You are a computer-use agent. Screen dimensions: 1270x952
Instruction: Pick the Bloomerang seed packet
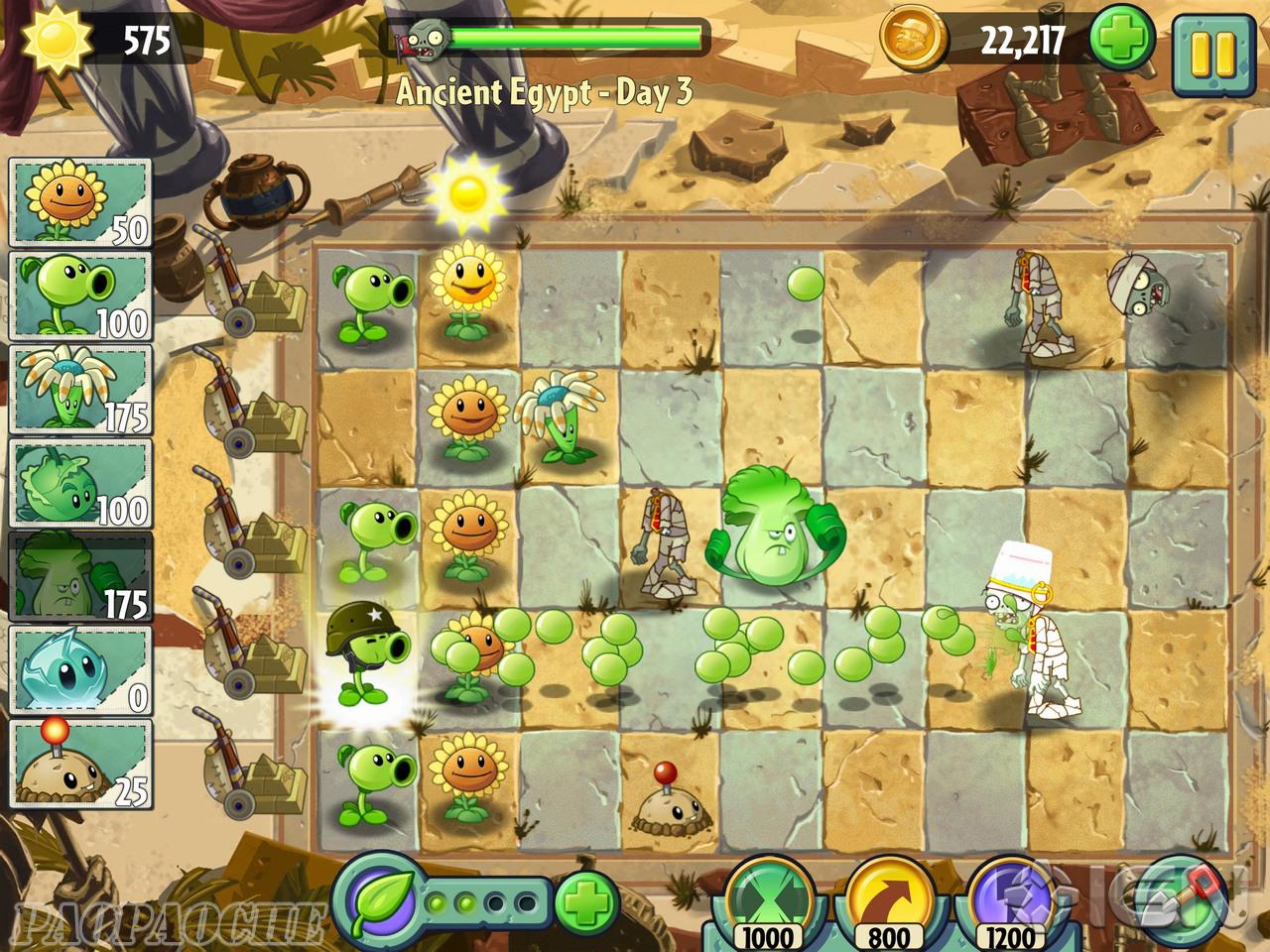pyautogui.click(x=80, y=390)
